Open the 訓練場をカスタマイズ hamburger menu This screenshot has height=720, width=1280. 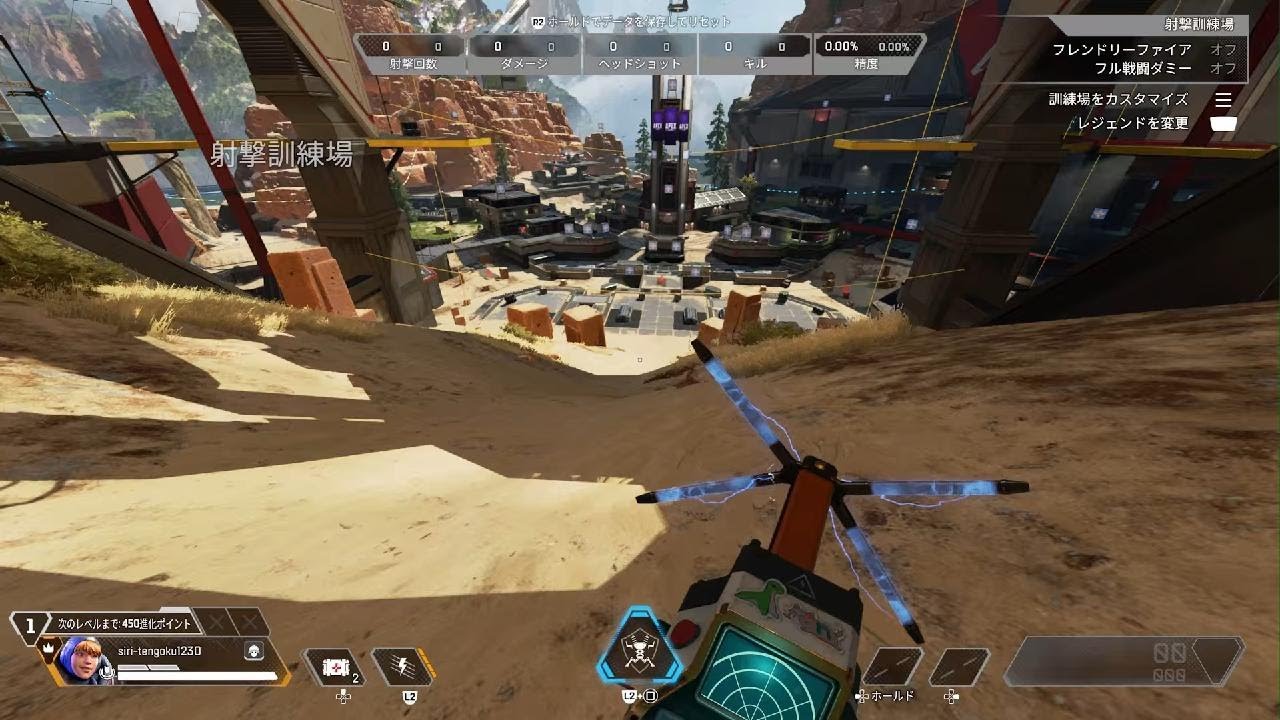(1224, 99)
